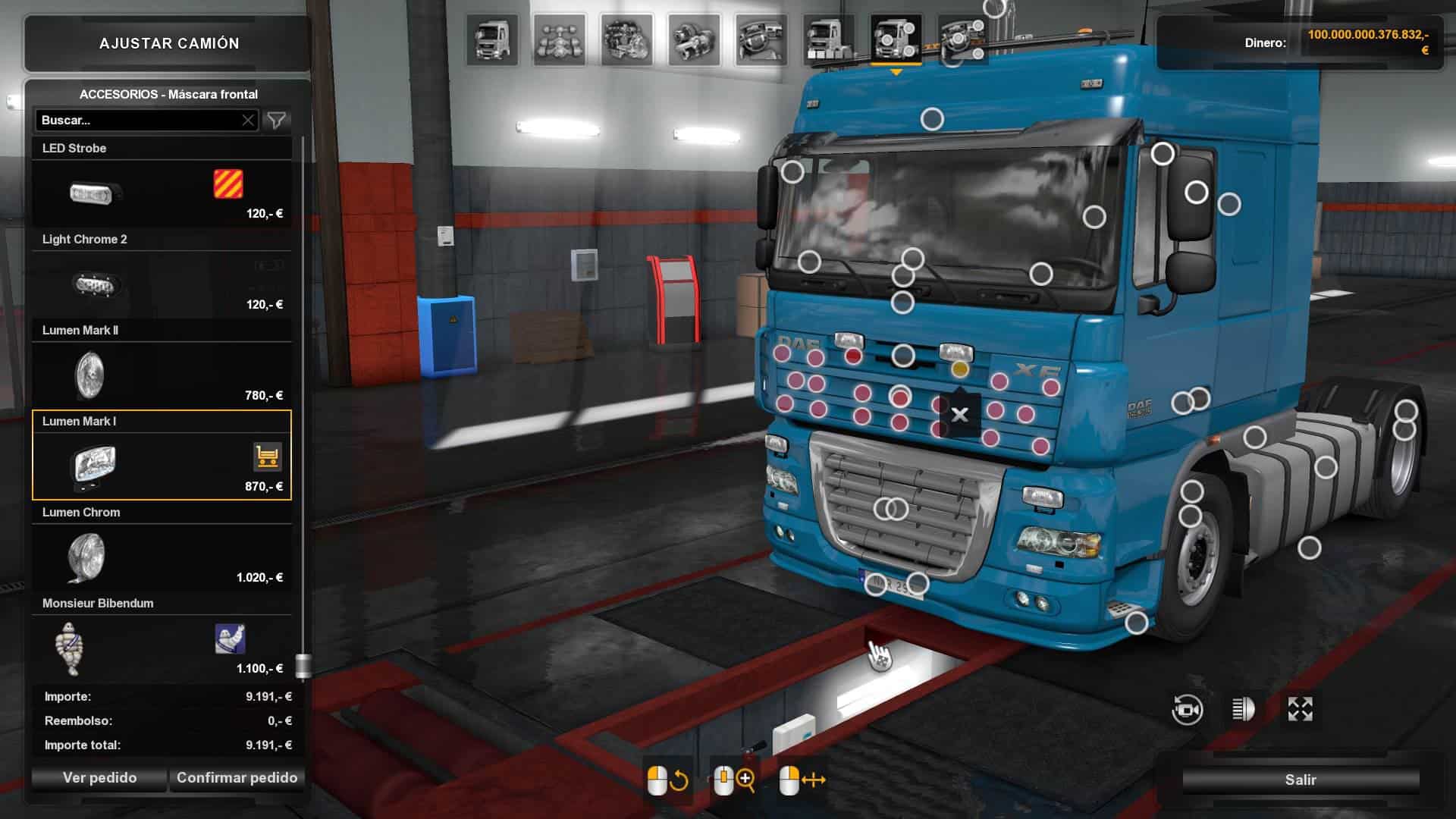Clear the search box text
The width and height of the screenshot is (1456, 819).
248,121
